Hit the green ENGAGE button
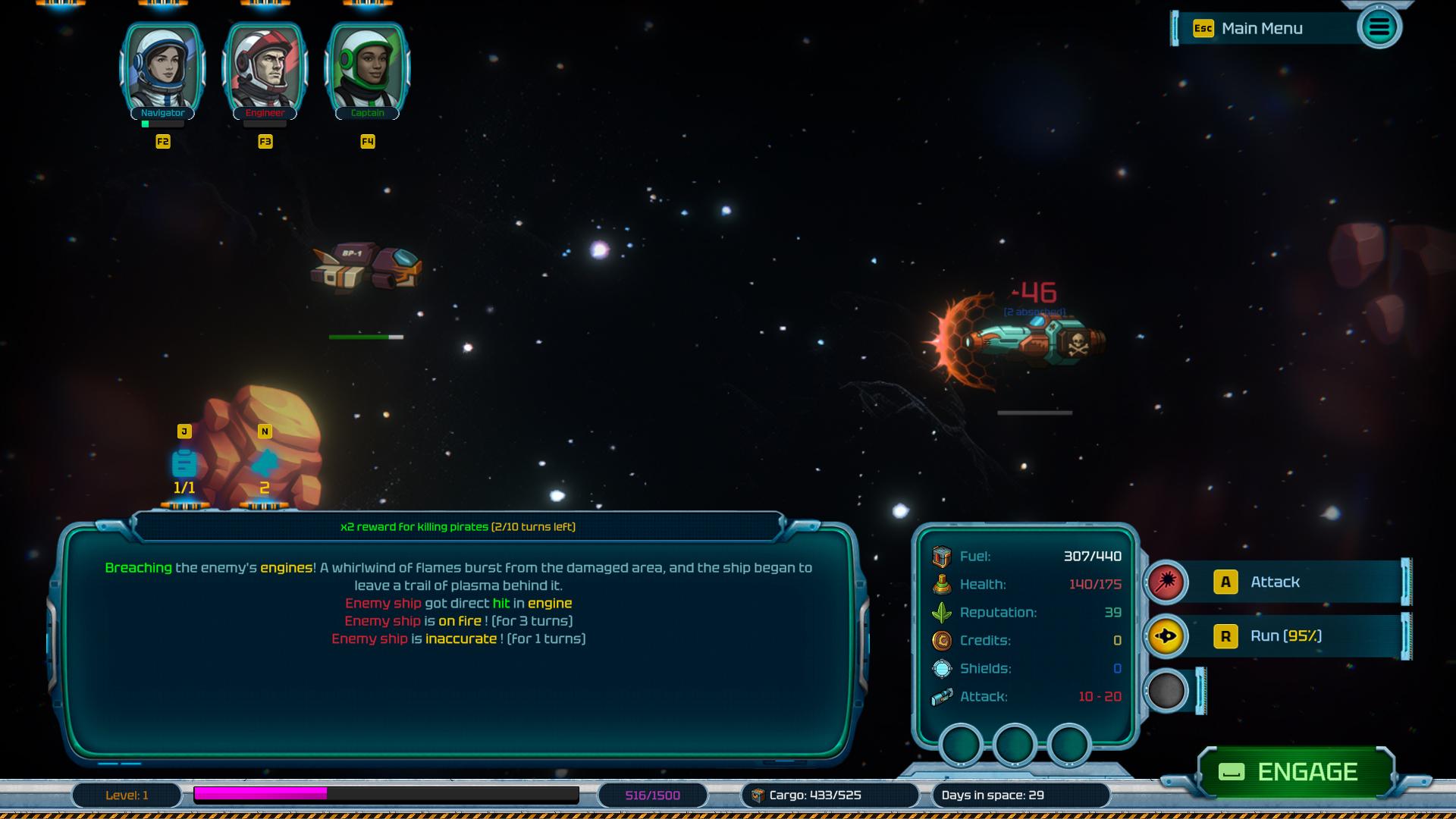 point(1296,772)
